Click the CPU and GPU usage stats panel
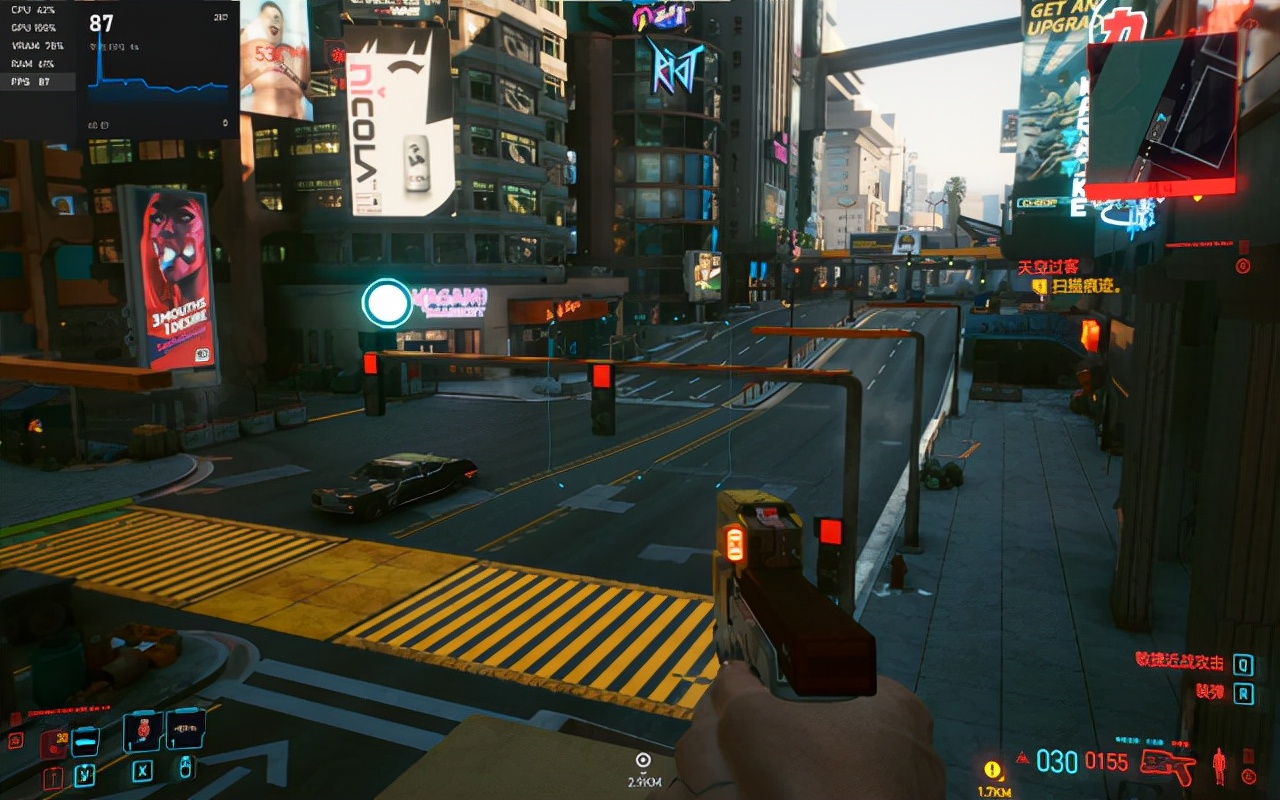 [37, 46]
